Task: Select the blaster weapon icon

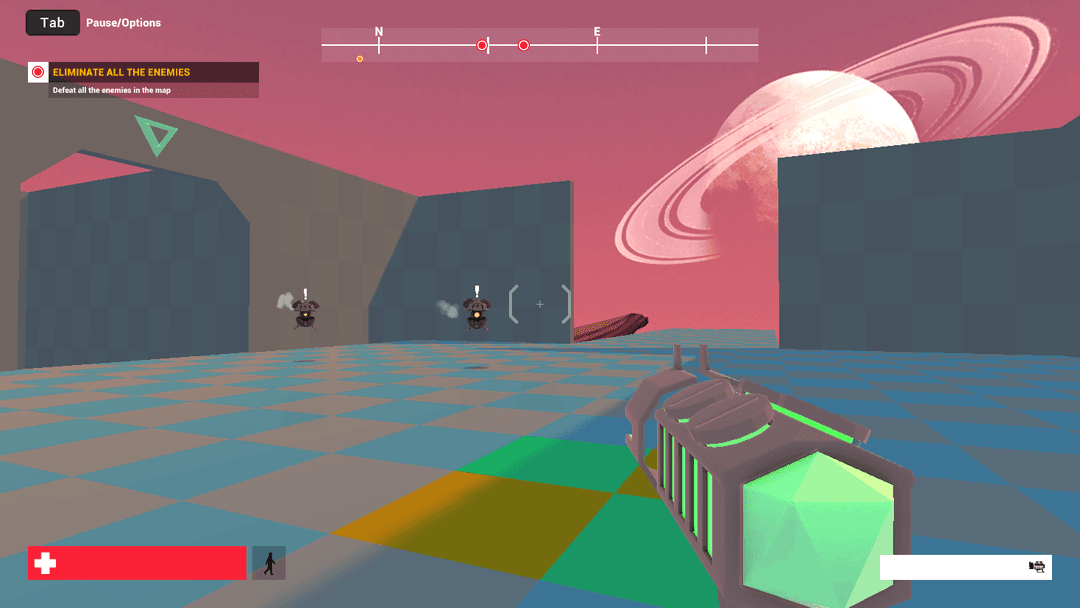Action: pos(1037,567)
